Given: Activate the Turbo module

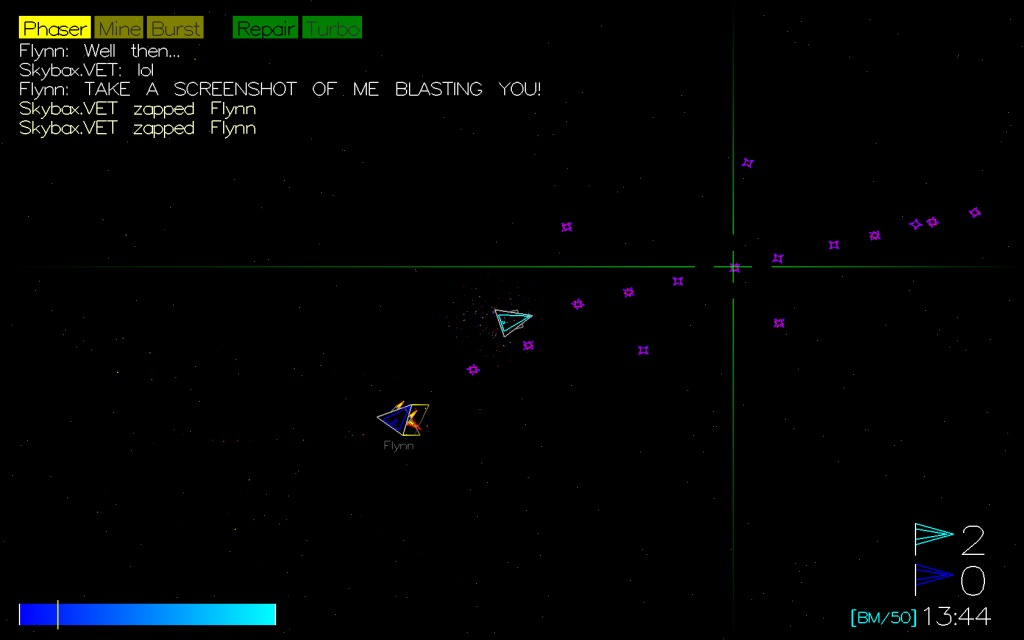Looking at the screenshot, I should pyautogui.click(x=332, y=28).
